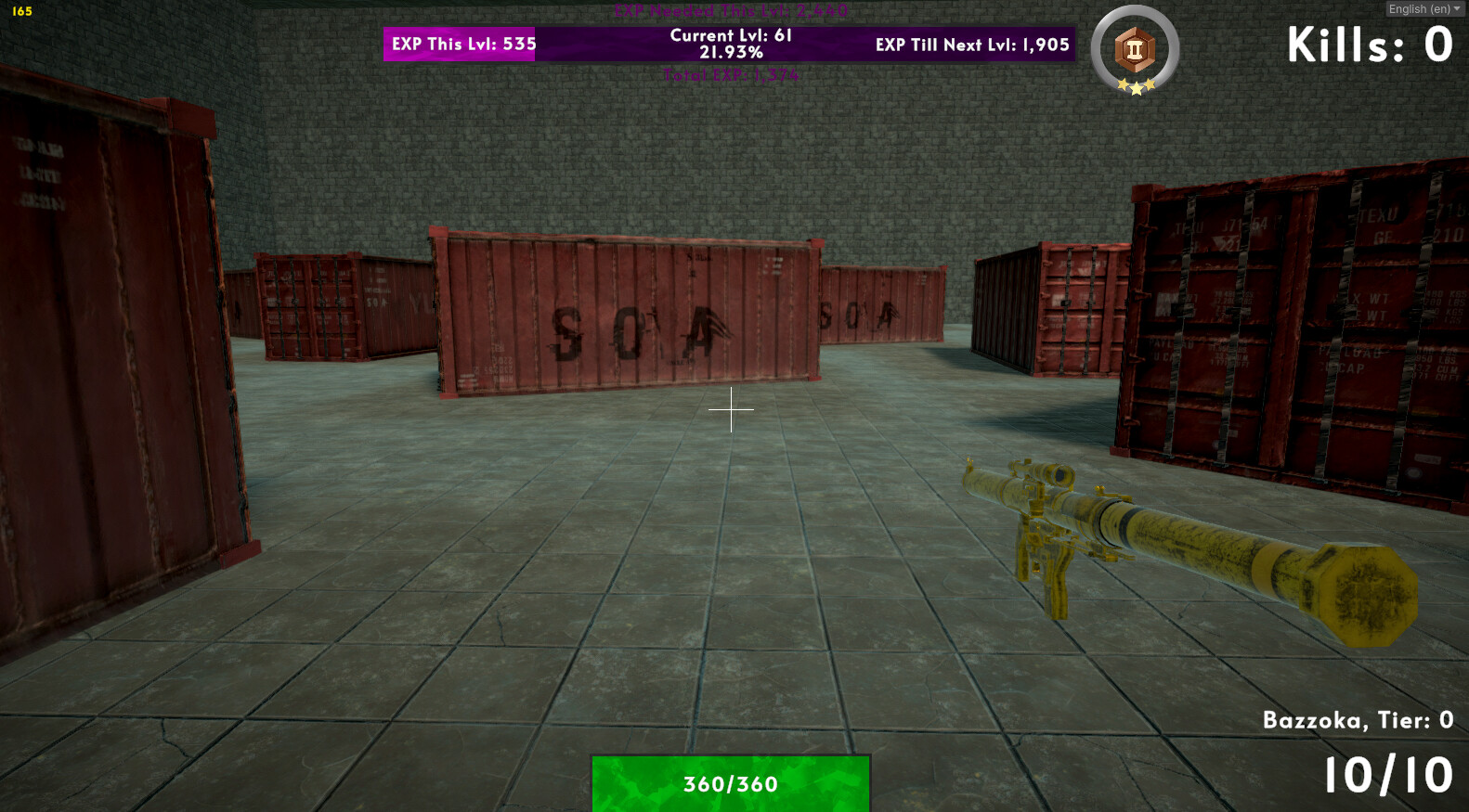This screenshot has height=812, width=1469.
Task: Toggle the Total EXP display text
Action: (x=733, y=75)
